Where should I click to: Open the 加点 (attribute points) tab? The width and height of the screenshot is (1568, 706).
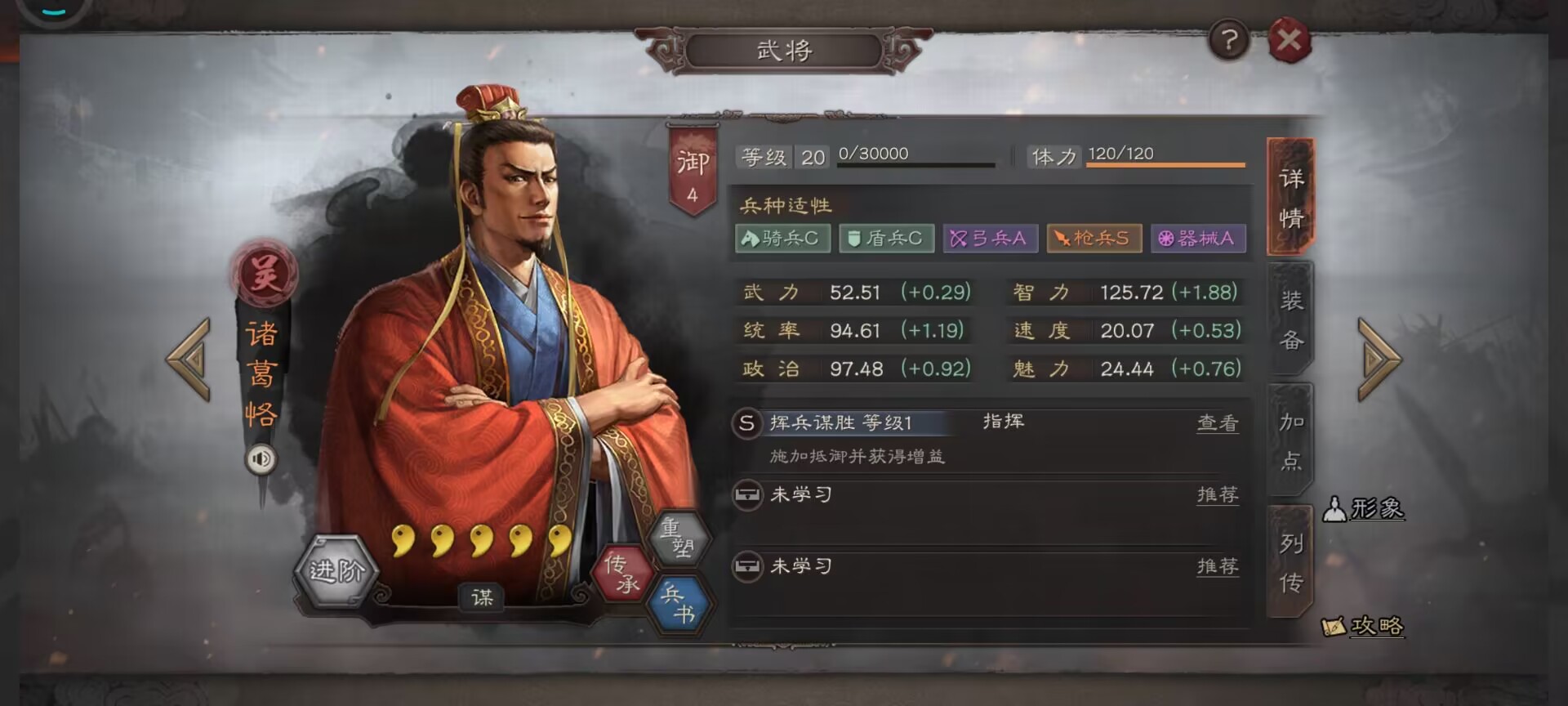[1290, 439]
